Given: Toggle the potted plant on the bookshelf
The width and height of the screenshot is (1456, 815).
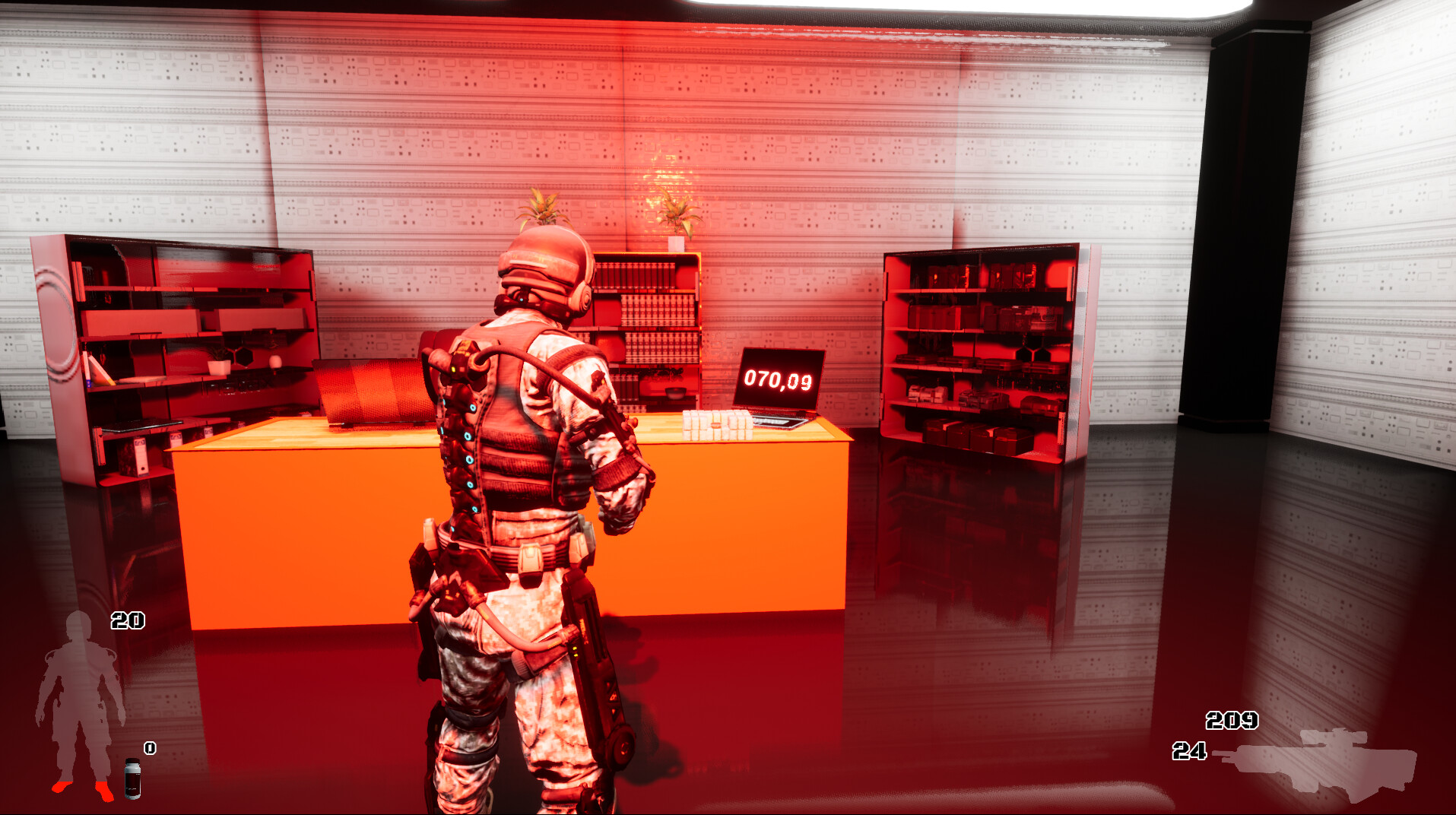Looking at the screenshot, I should click(677, 213).
